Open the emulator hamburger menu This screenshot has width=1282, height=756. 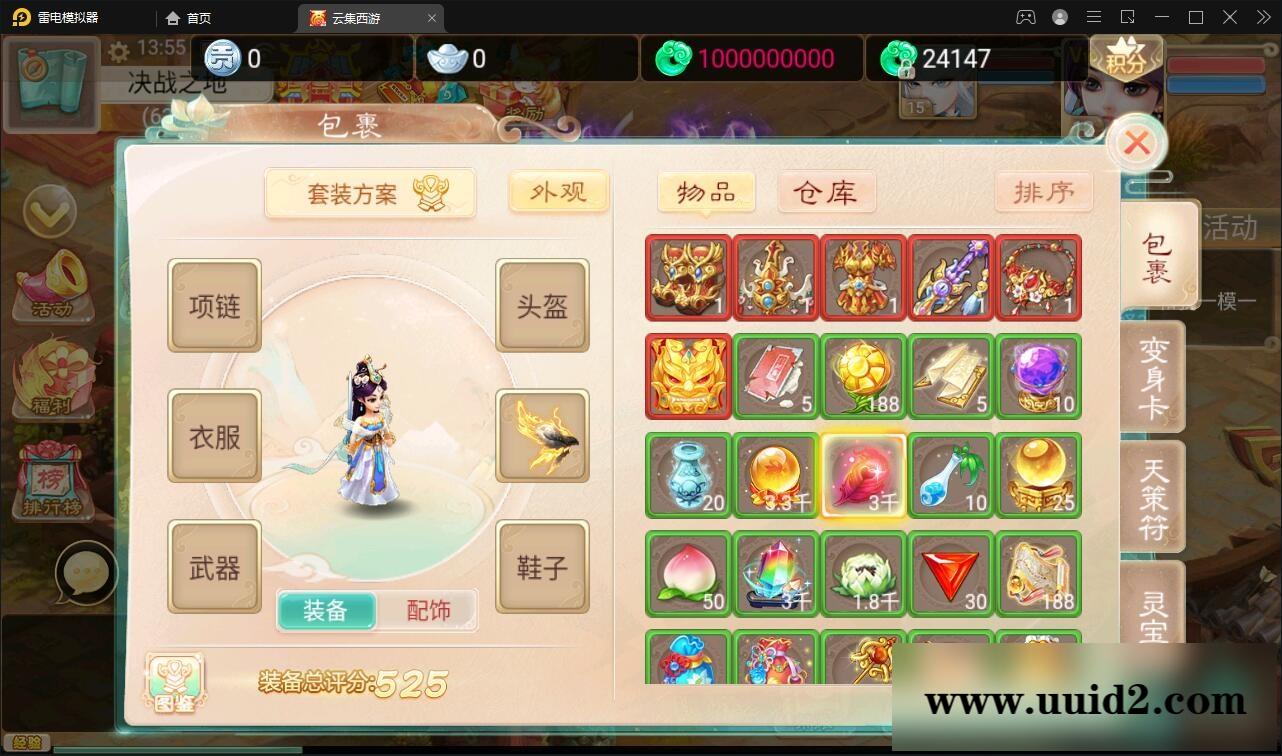pos(1094,17)
